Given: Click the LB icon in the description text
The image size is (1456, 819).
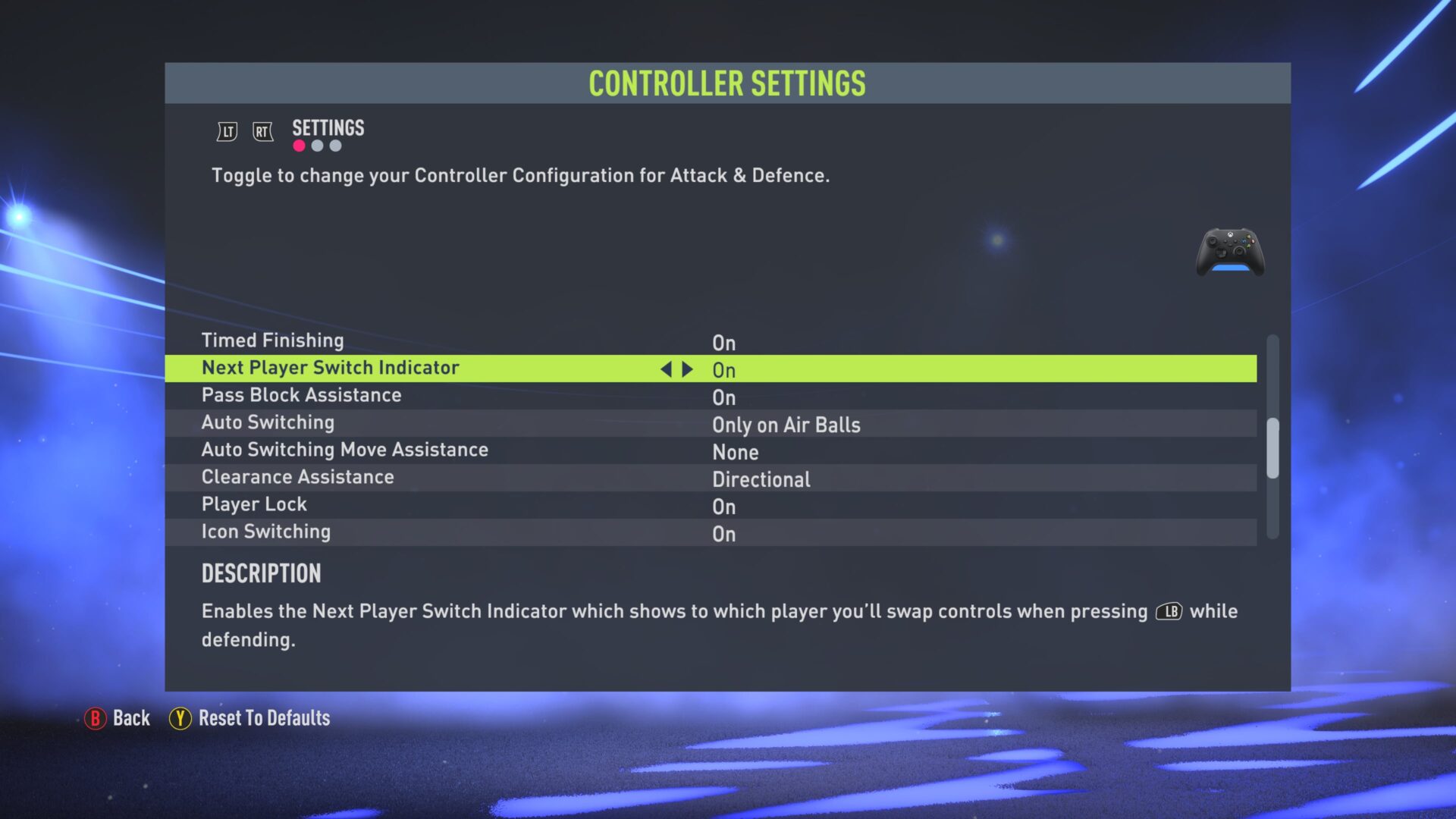Looking at the screenshot, I should point(1168,611).
